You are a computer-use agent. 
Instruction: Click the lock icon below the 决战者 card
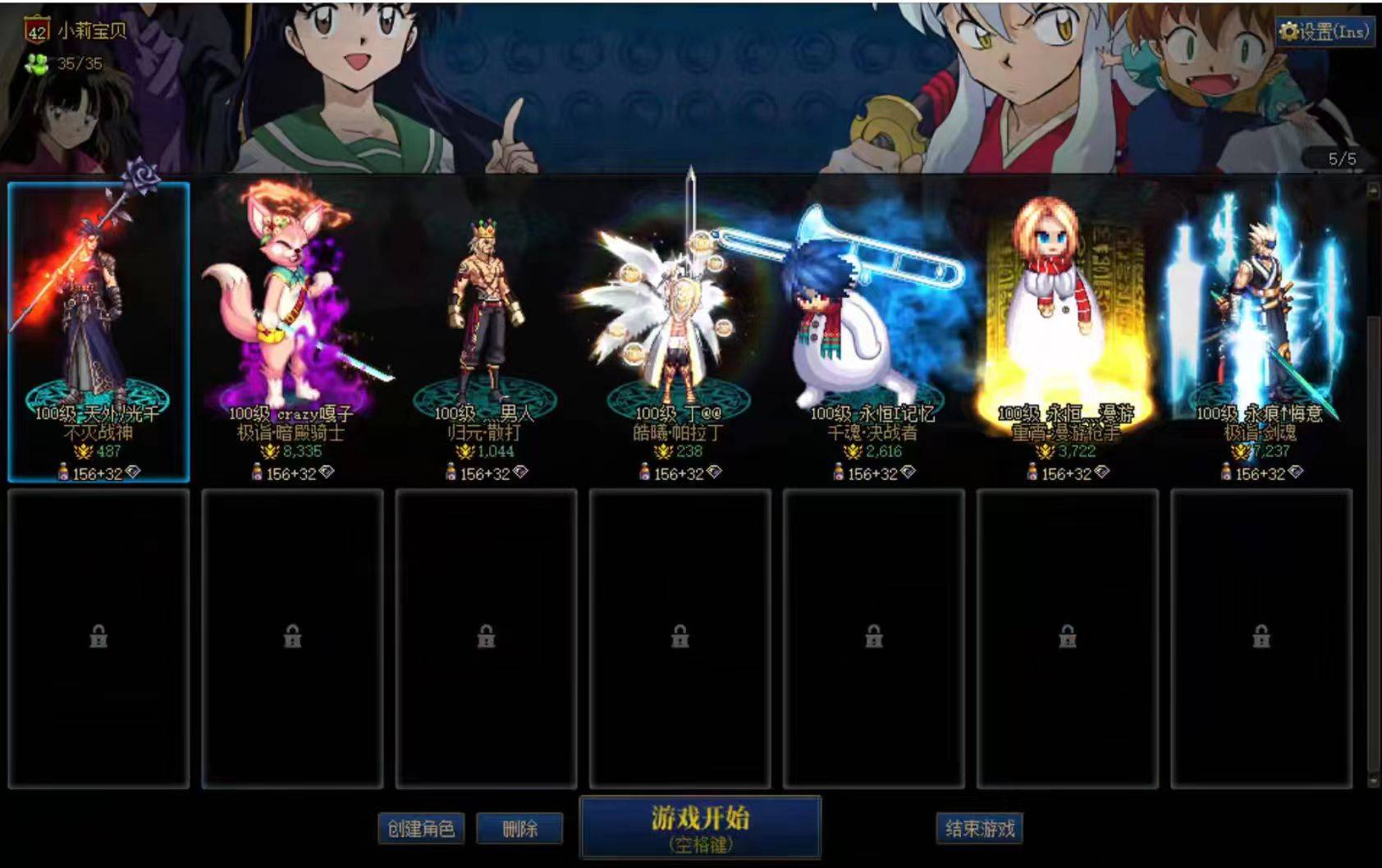pos(872,634)
